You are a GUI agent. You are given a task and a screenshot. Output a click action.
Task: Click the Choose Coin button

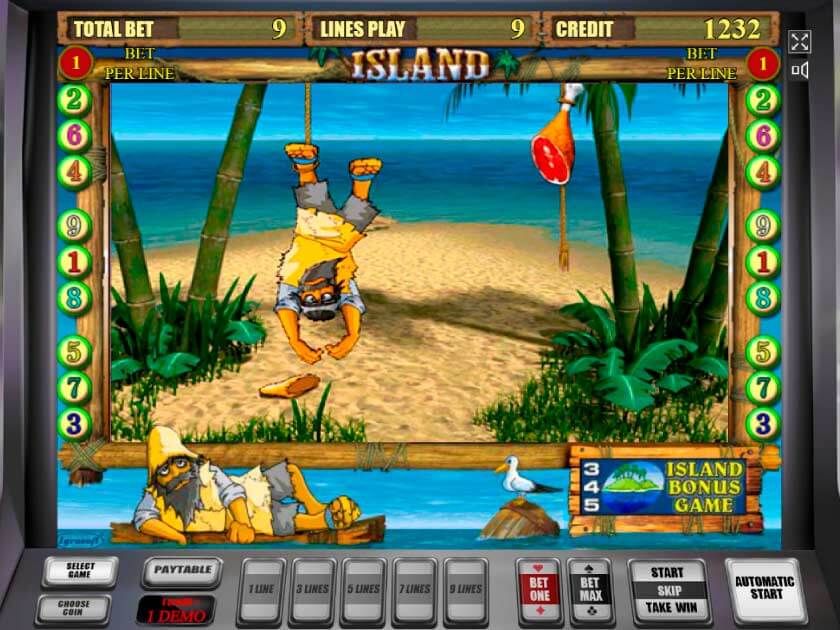75,607
